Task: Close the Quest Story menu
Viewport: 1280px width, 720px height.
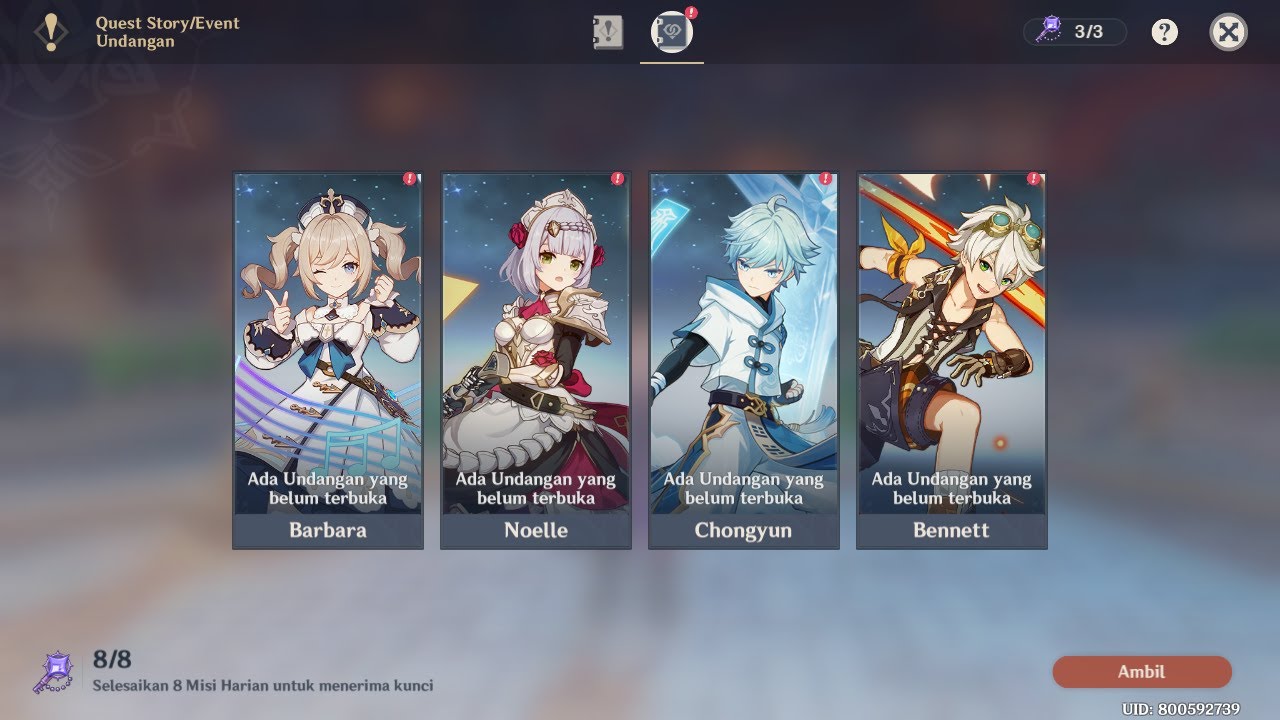Action: tap(1228, 33)
